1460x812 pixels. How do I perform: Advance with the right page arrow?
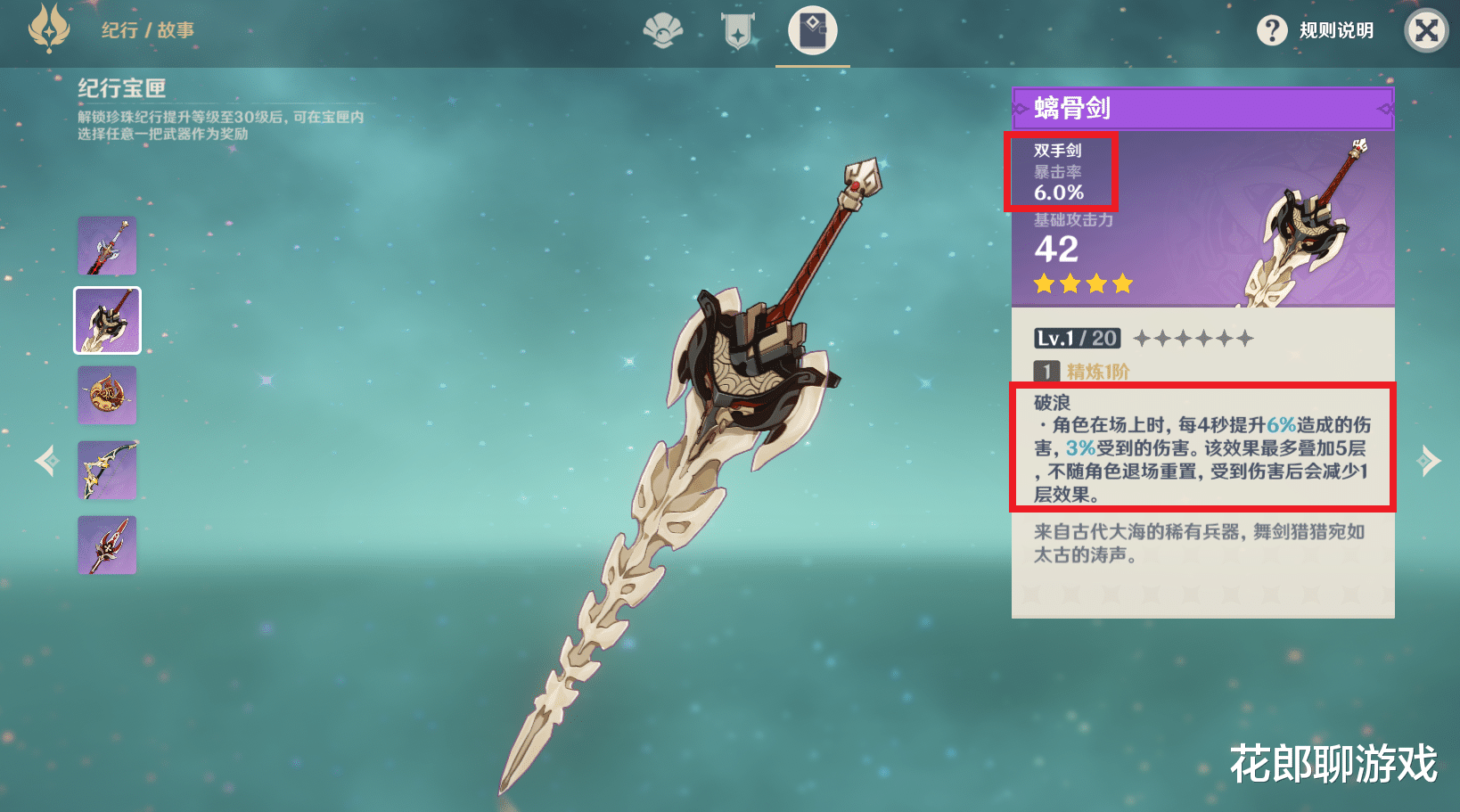1428,461
